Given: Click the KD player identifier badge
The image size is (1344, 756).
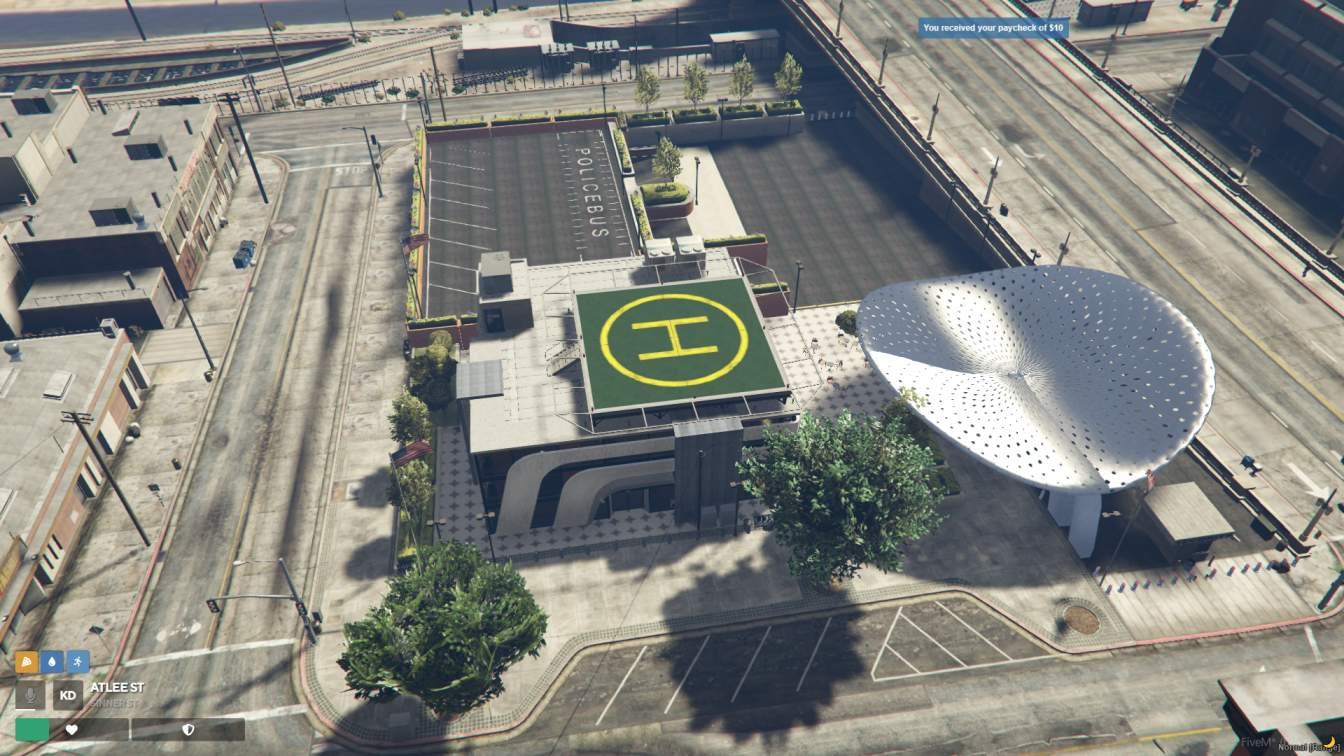Looking at the screenshot, I should (x=67, y=694).
